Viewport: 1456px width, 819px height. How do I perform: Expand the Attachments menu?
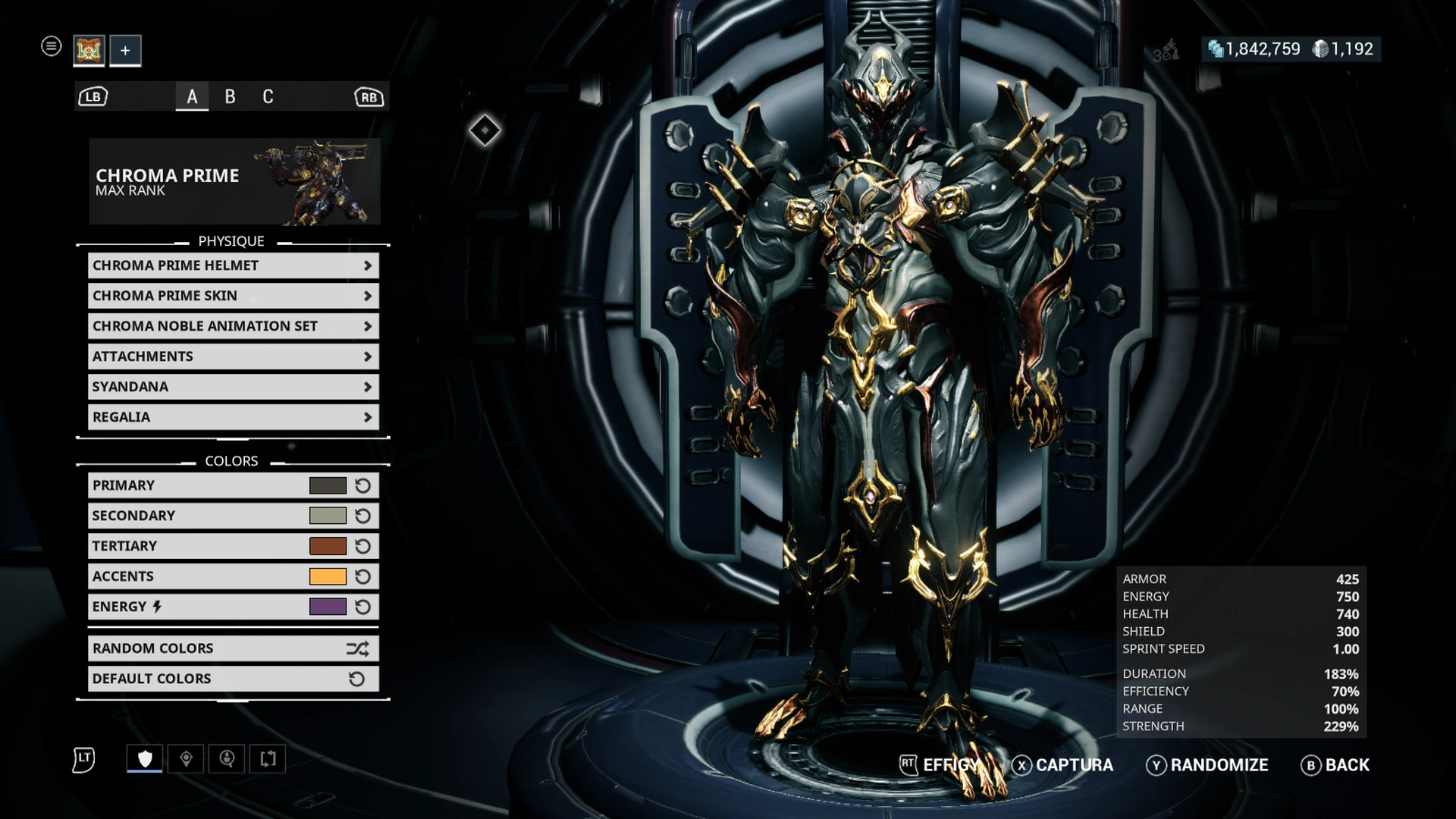pos(233,356)
